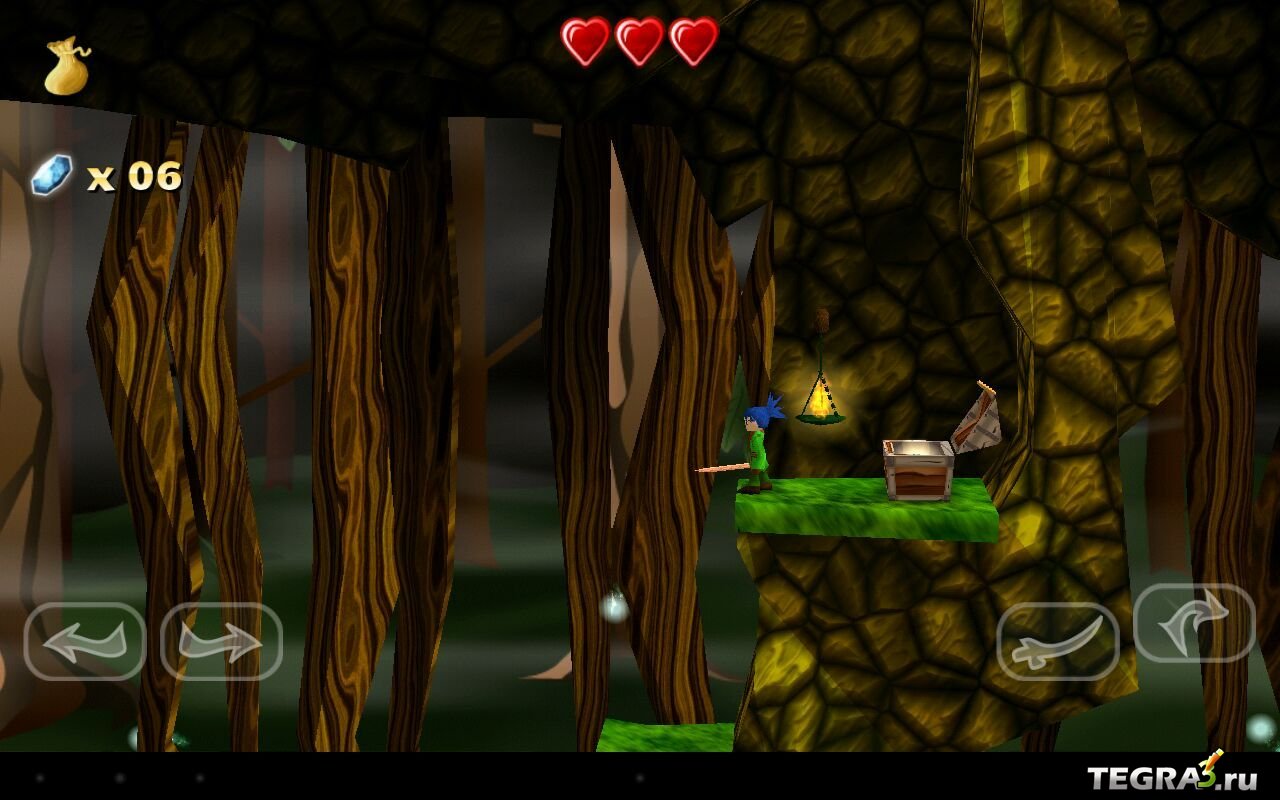1280x800 pixels.
Task: Tap the curved-arrow jump button
Action: click(x=1194, y=623)
